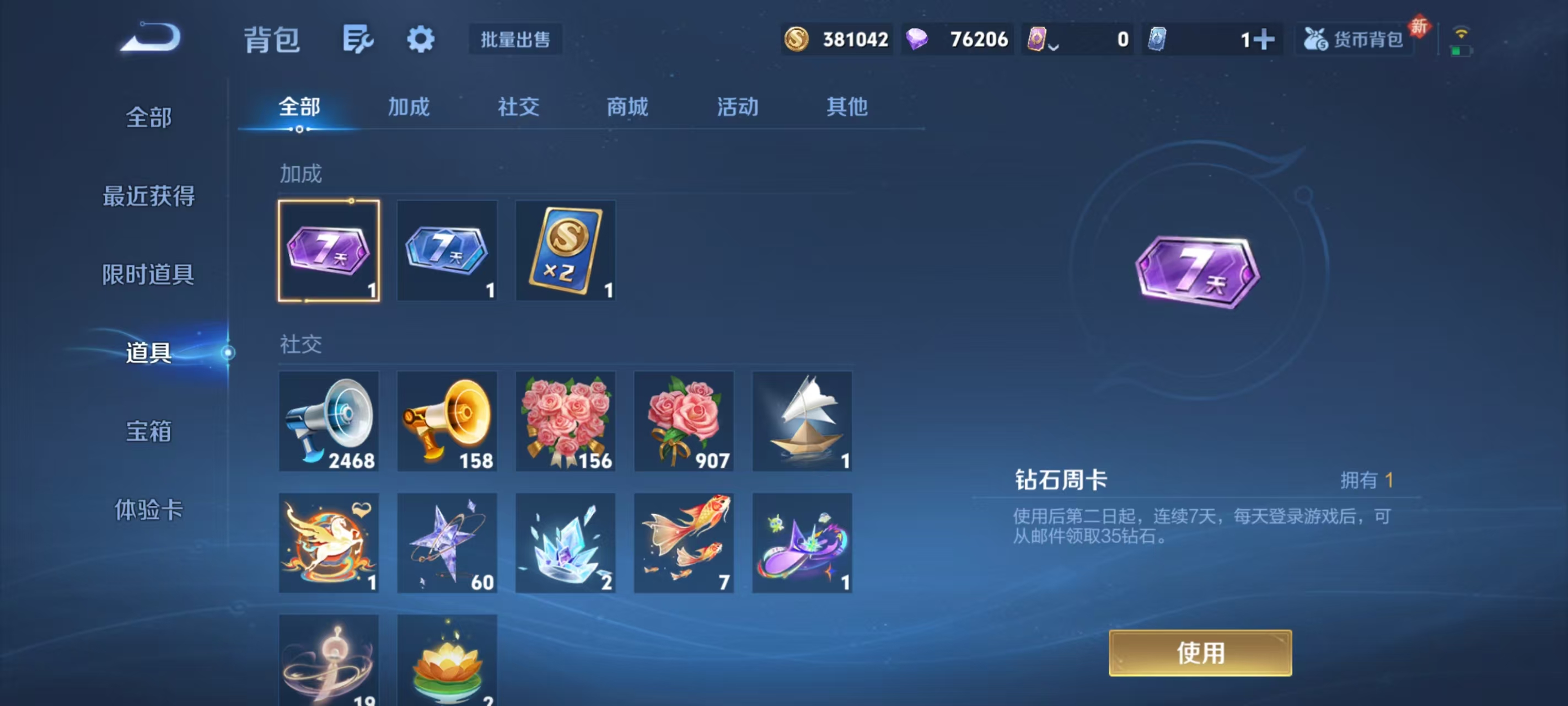The height and width of the screenshot is (706, 1568).
Task: Select the 宝箱 category in sidebar
Action: pyautogui.click(x=148, y=431)
